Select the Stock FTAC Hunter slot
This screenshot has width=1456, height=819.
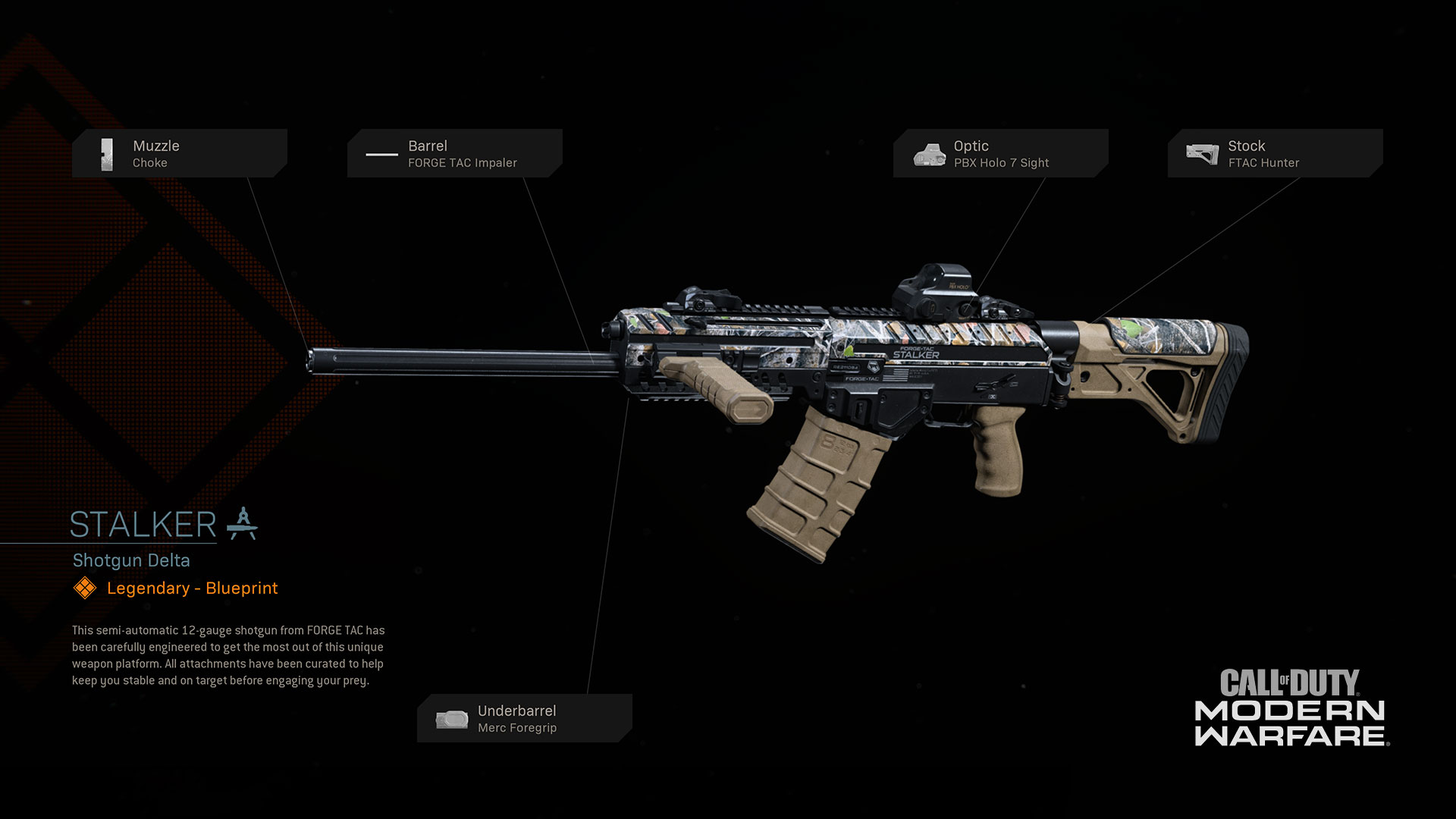[x=1275, y=153]
